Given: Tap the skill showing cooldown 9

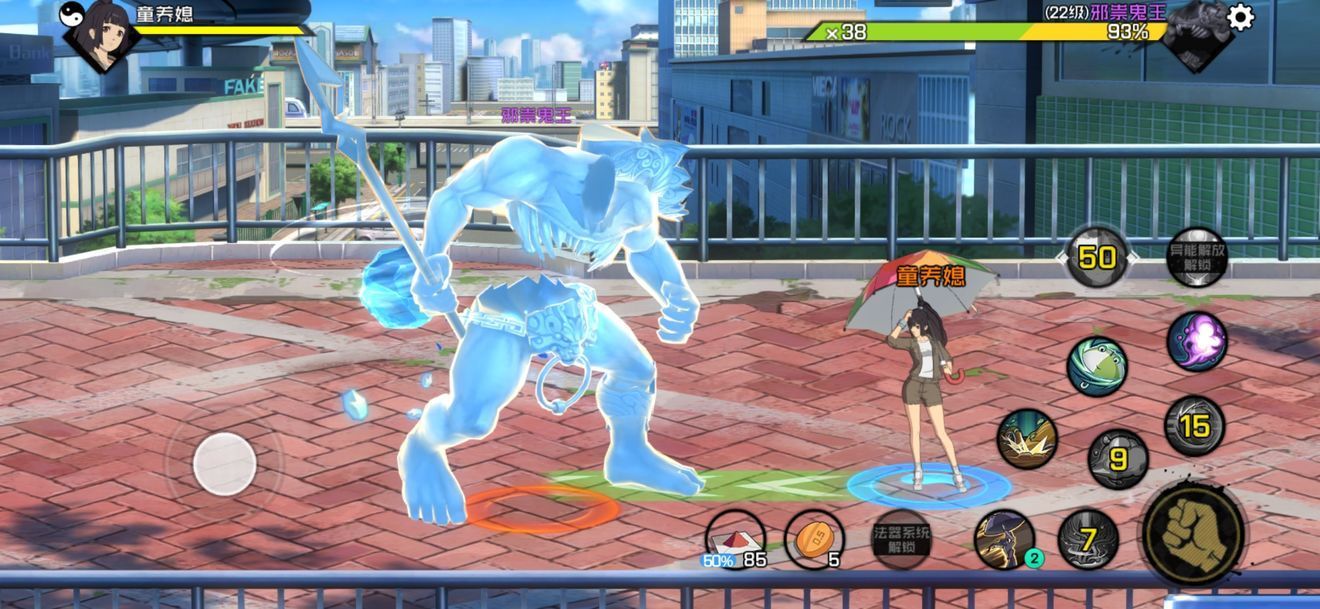Looking at the screenshot, I should pyautogui.click(x=1118, y=459).
